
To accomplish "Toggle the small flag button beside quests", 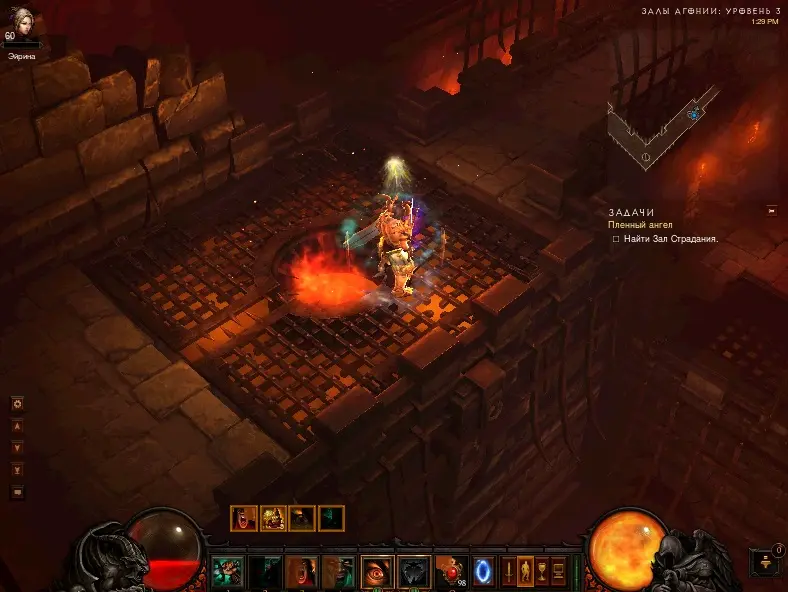I will pyautogui.click(x=771, y=210).
